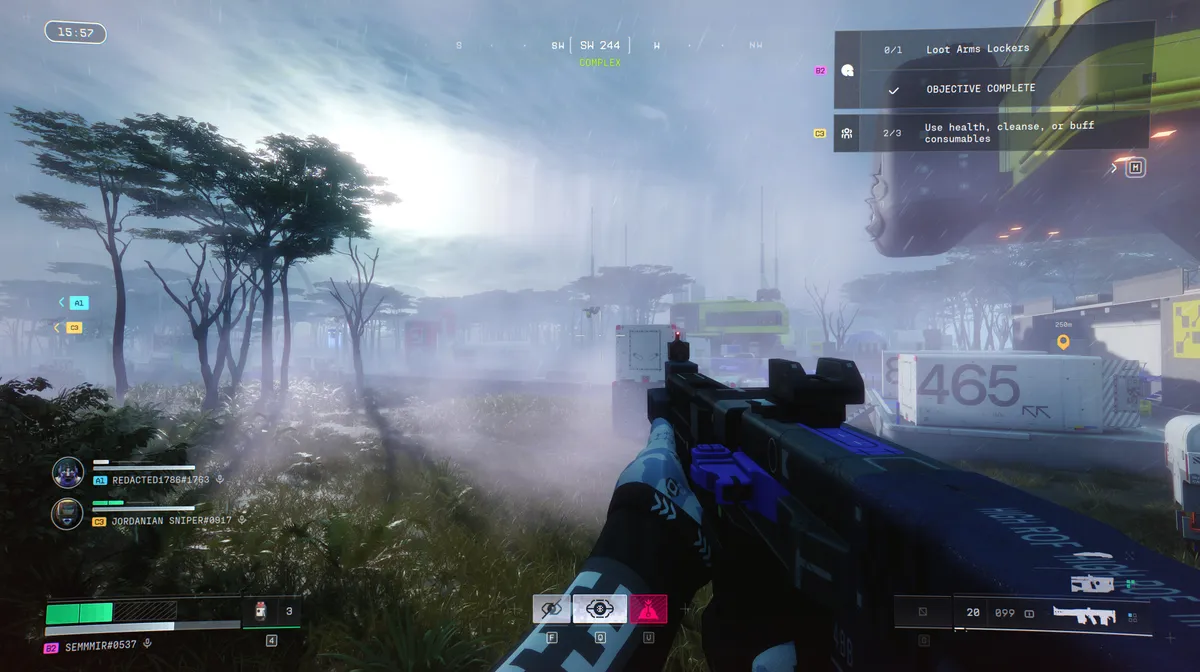Screen dimensions: 1200x672
Task: Select the health consumable canister slot
Action: tap(261, 610)
